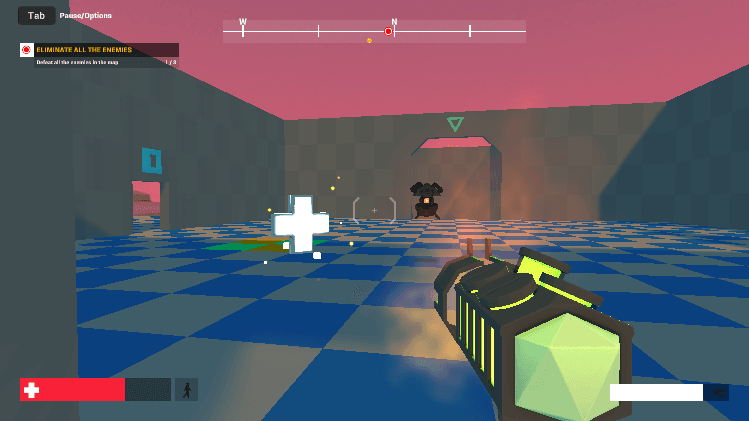Viewport: 749px width, 421px height.
Task: Click the standing figure stance icon
Action: 187,389
